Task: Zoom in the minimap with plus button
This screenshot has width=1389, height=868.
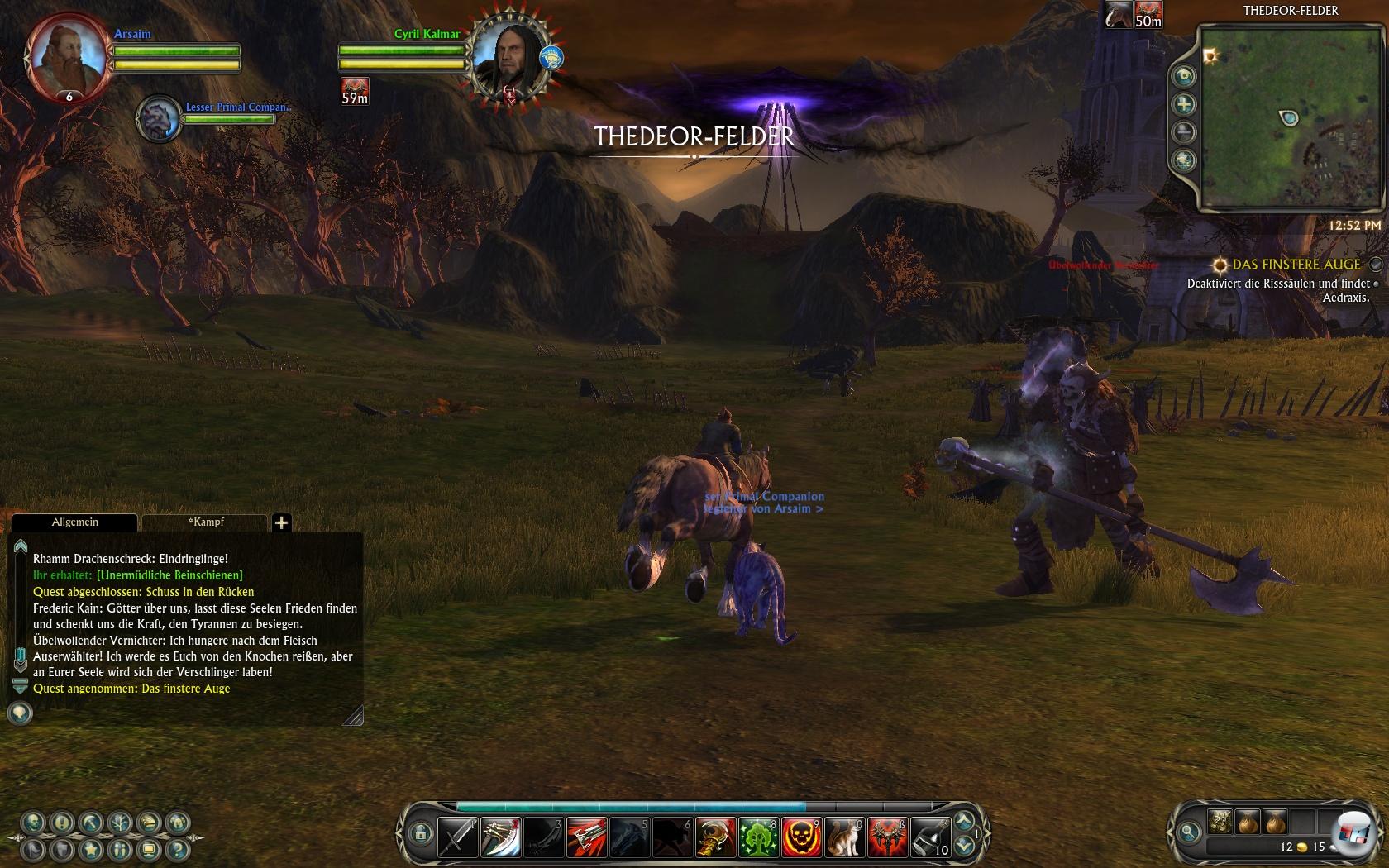Action: point(1185,104)
